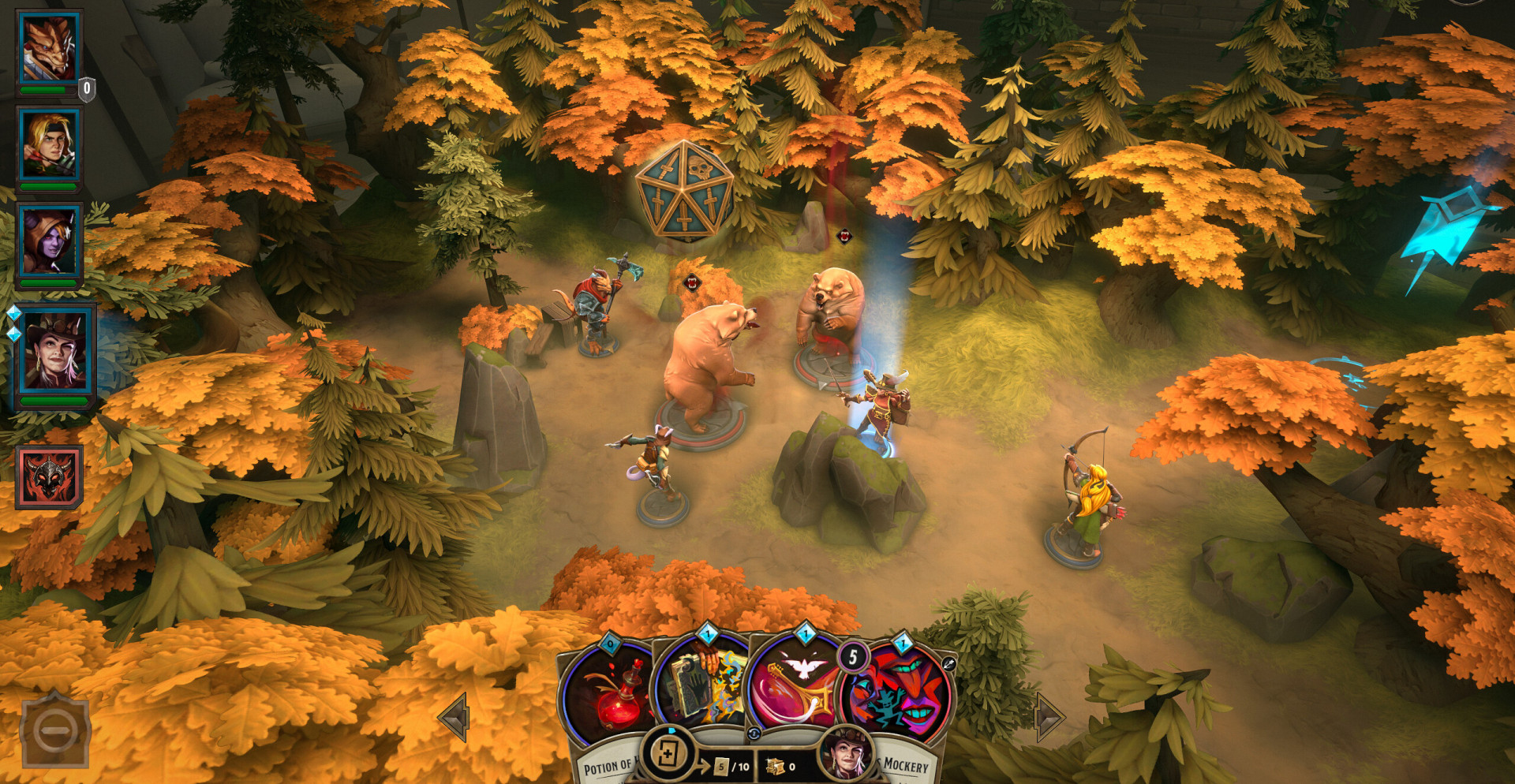Open the red horned-helmet enemy icon

coord(49,476)
